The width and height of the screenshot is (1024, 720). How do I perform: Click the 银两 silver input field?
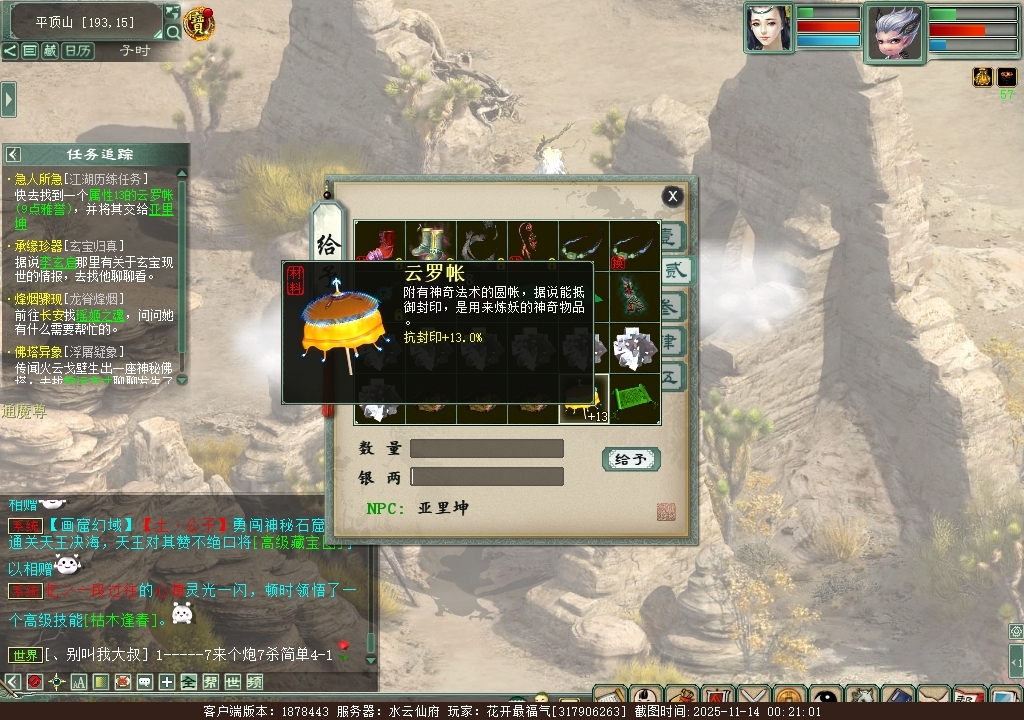[487, 477]
